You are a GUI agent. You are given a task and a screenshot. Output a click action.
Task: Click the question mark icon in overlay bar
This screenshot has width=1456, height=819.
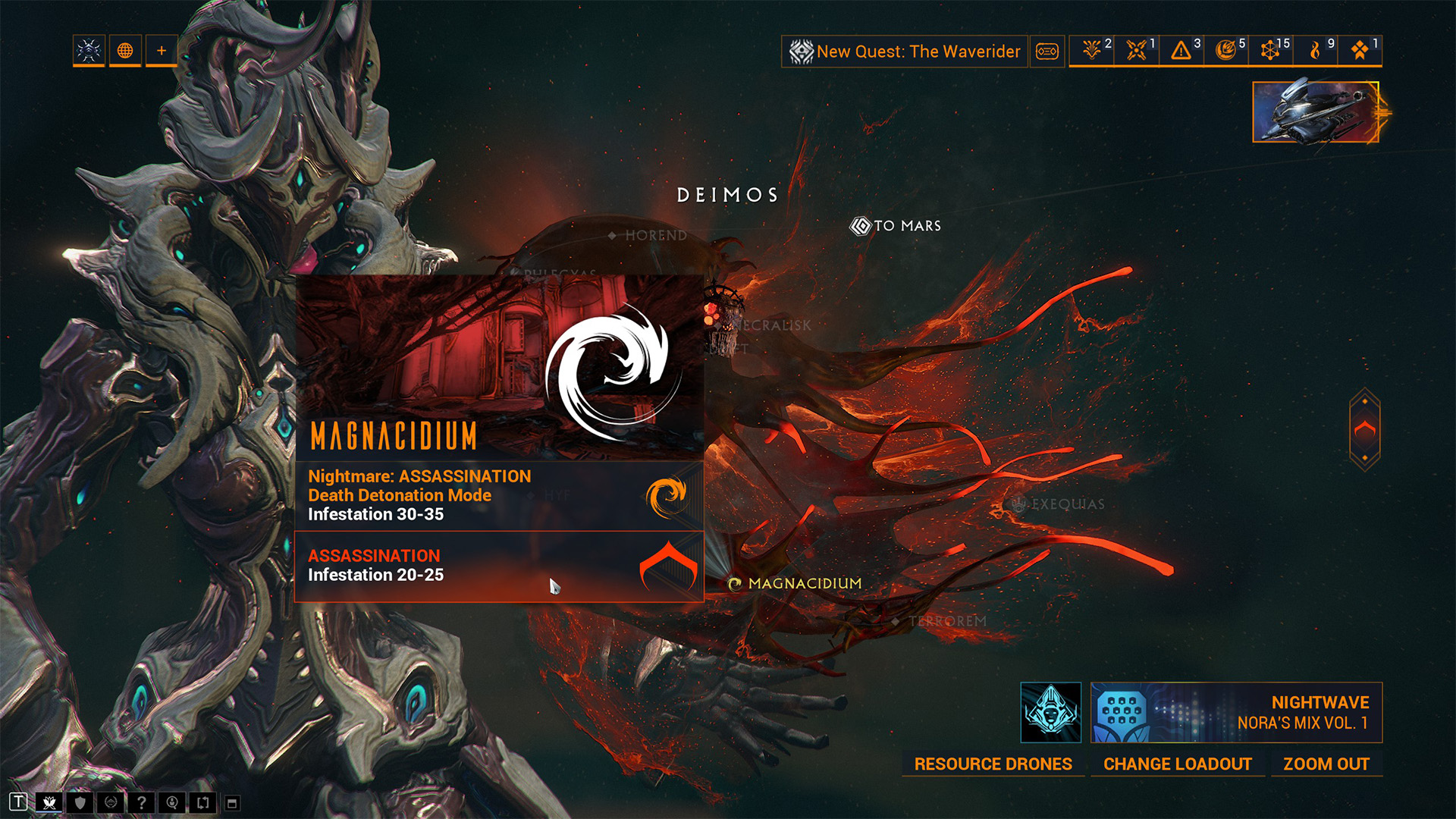tap(141, 802)
